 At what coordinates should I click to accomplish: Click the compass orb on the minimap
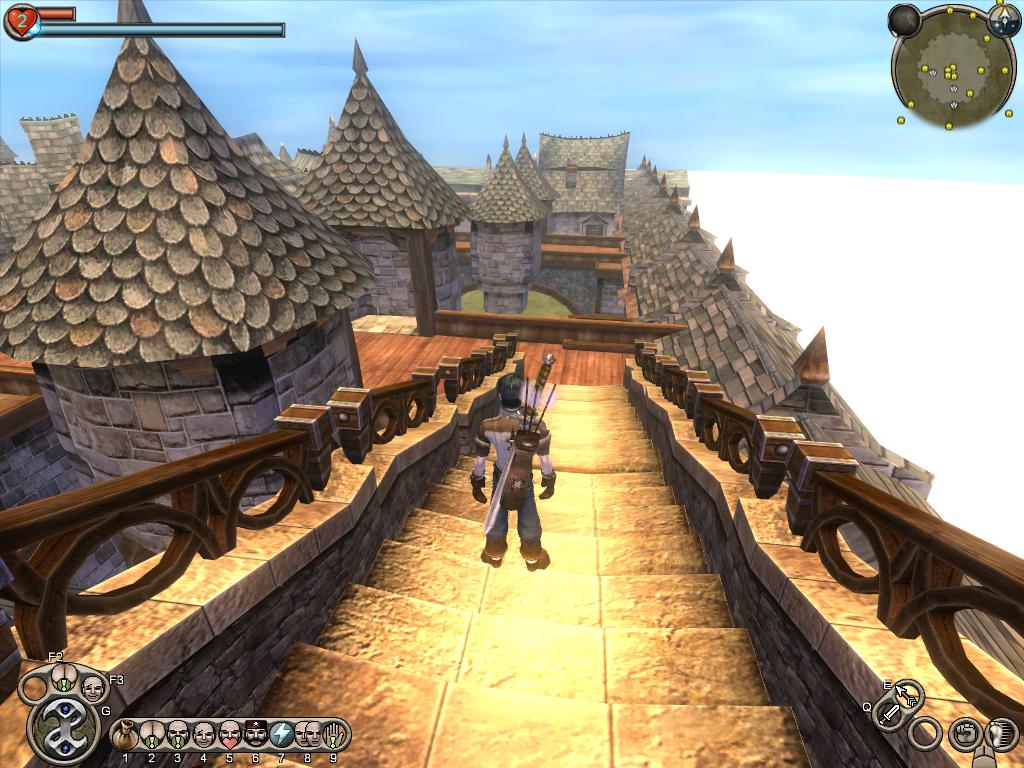pyautogui.click(x=1003, y=18)
